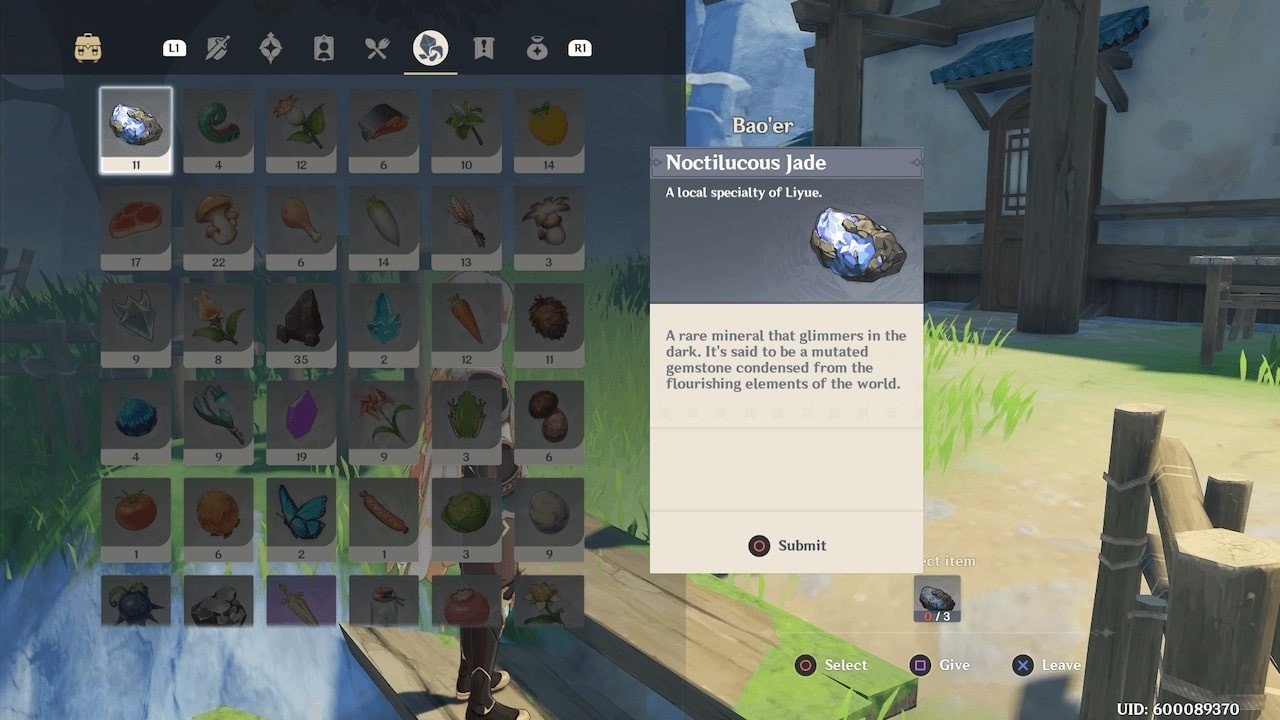Image resolution: width=1280 pixels, height=720 pixels.
Task: Open the Quest items tab
Action: pyautogui.click(x=484, y=48)
